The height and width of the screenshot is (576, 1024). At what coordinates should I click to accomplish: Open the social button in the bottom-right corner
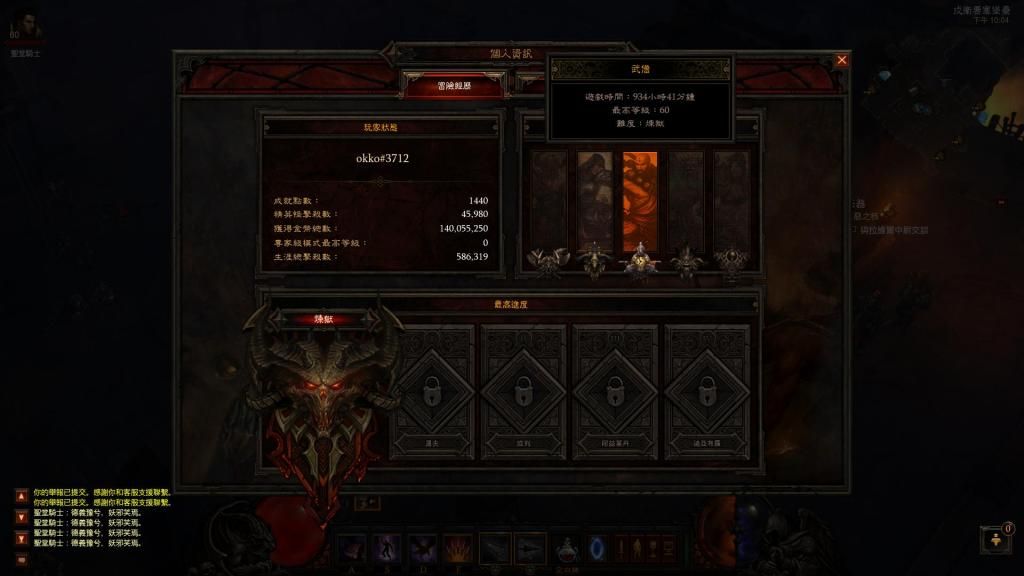coord(996,540)
